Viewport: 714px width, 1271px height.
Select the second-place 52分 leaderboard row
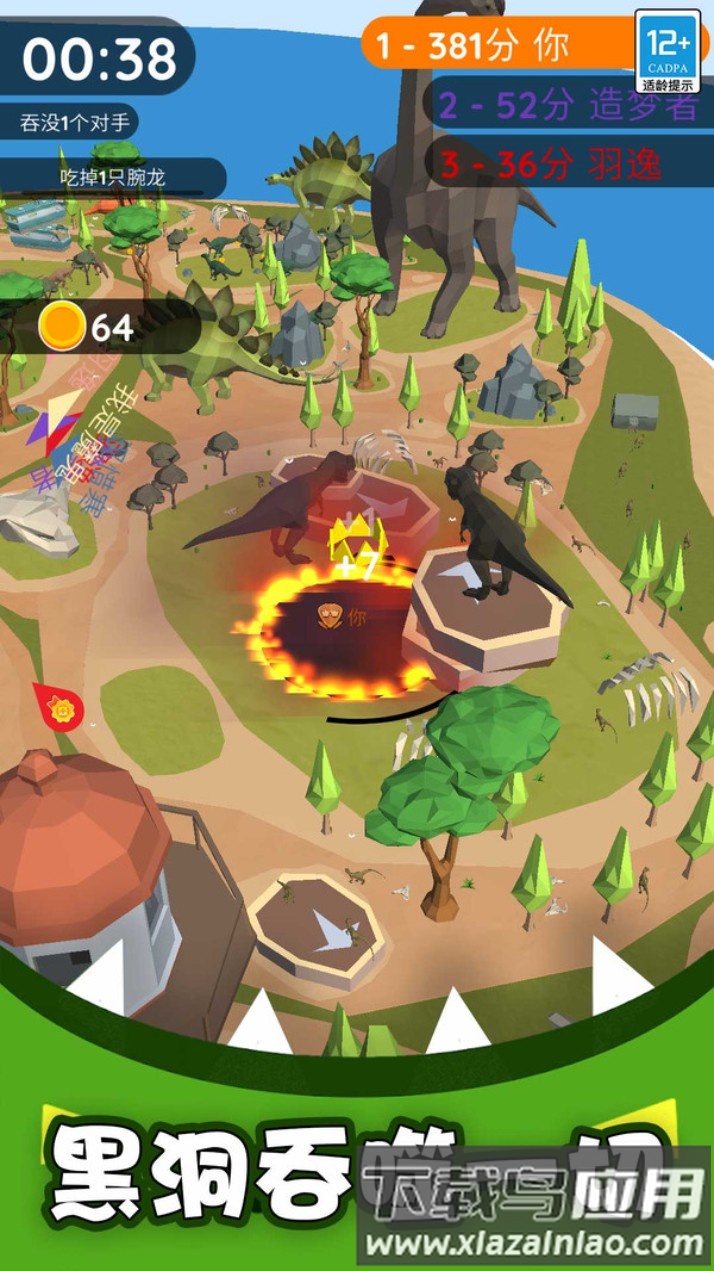coord(567,106)
